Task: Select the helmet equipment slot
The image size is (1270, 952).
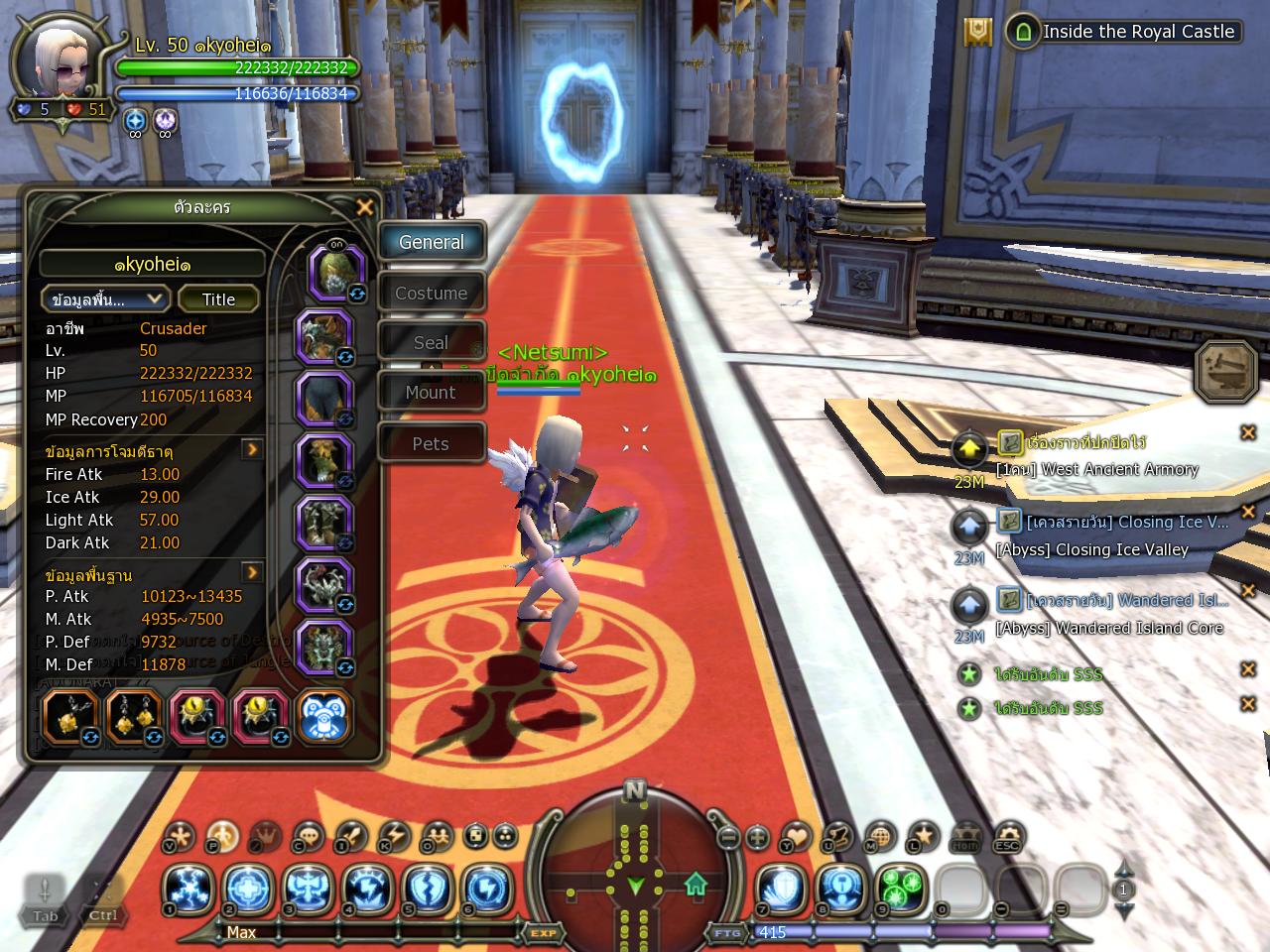Action: click(x=333, y=272)
